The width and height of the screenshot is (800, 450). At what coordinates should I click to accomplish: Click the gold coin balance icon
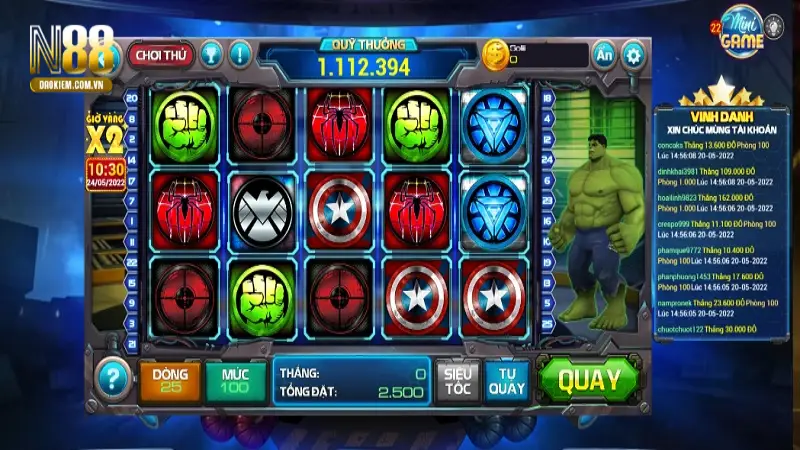pyautogui.click(x=494, y=55)
